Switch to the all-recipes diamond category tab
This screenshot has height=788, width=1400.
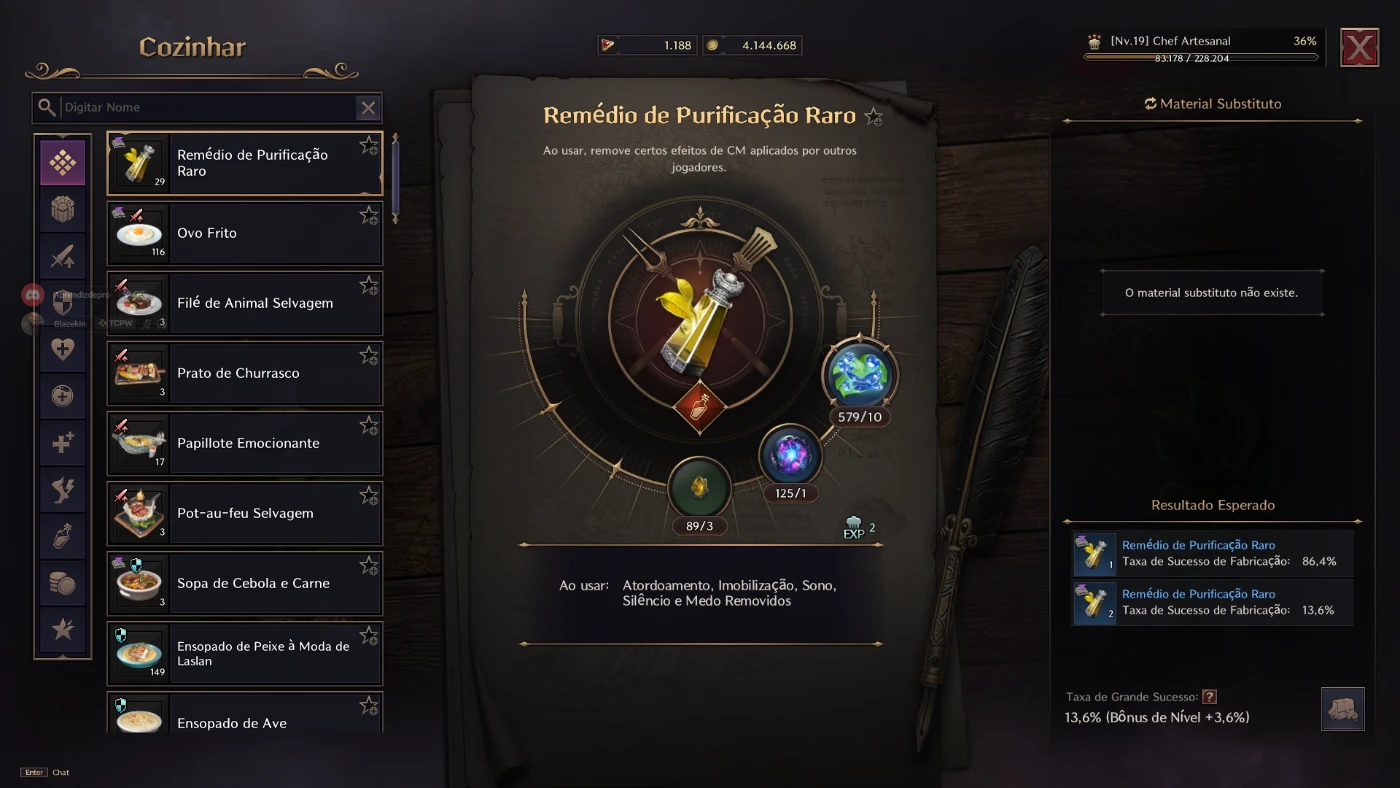pos(63,162)
